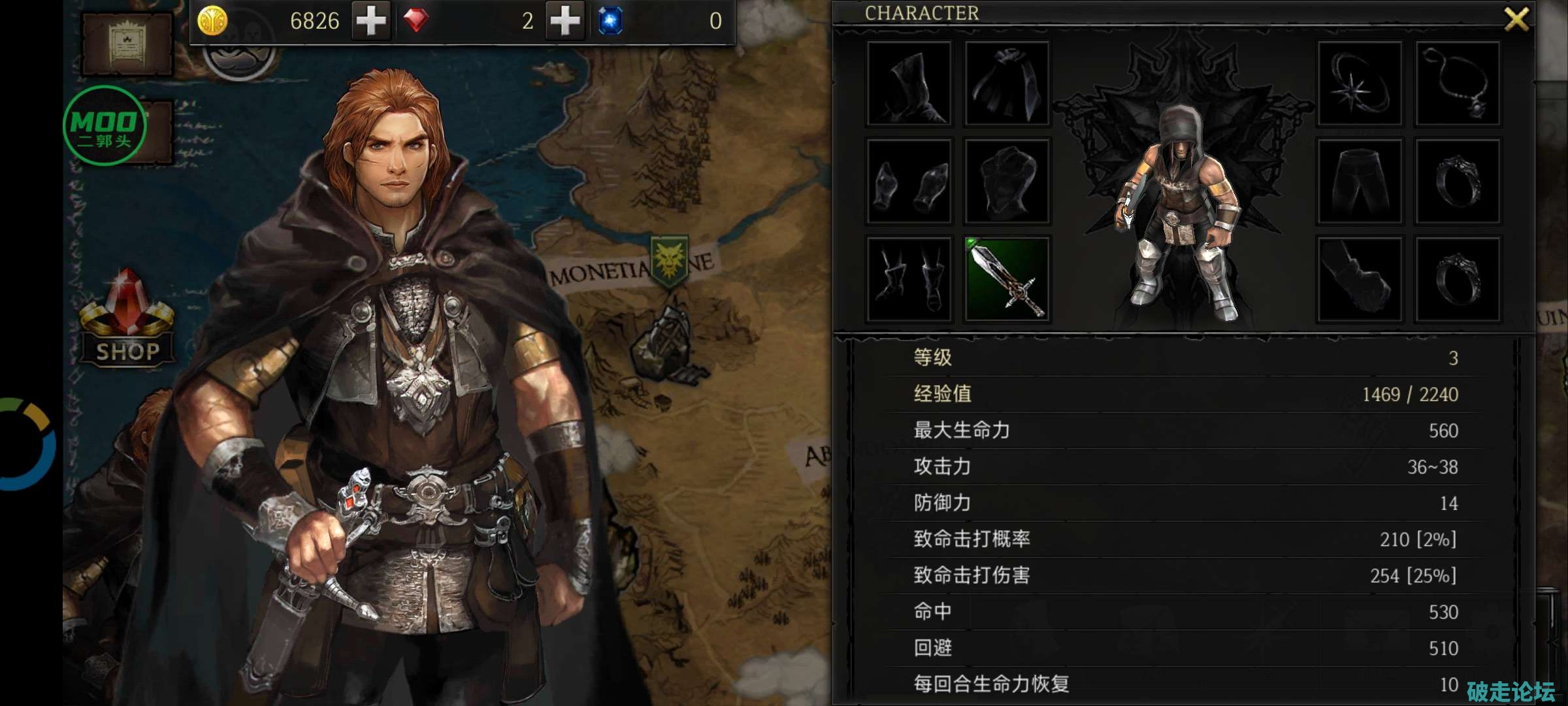
Task: Open the star bracelet accessory slot
Action: tap(1360, 84)
